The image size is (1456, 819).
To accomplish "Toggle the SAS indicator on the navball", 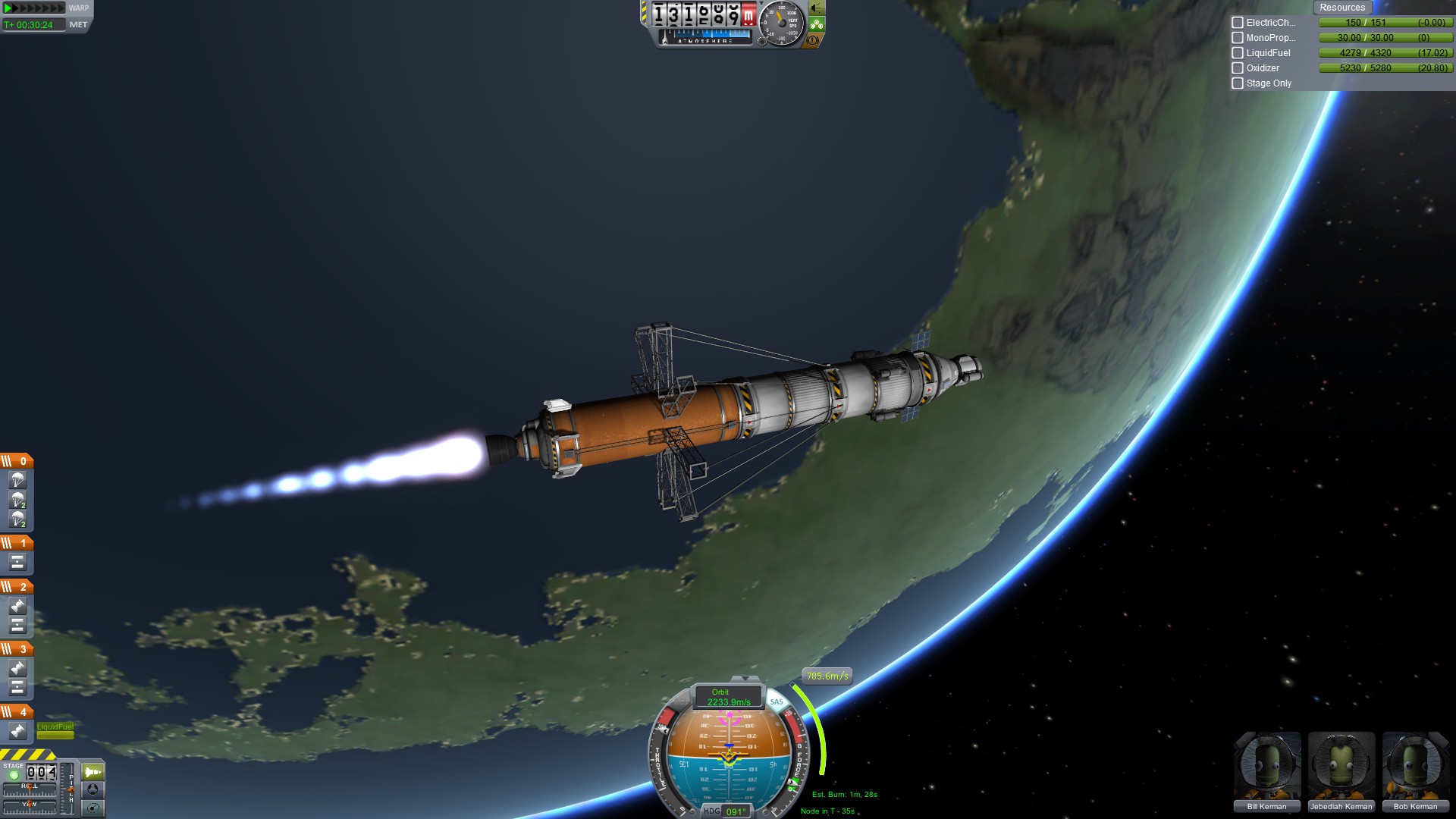I will coord(777,701).
